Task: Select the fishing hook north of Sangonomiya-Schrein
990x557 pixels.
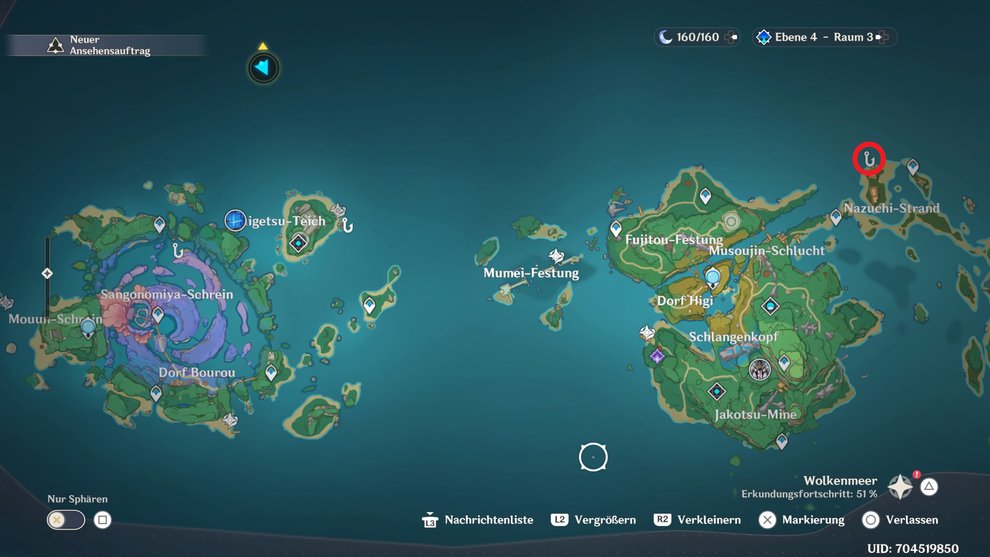Action: (x=178, y=251)
